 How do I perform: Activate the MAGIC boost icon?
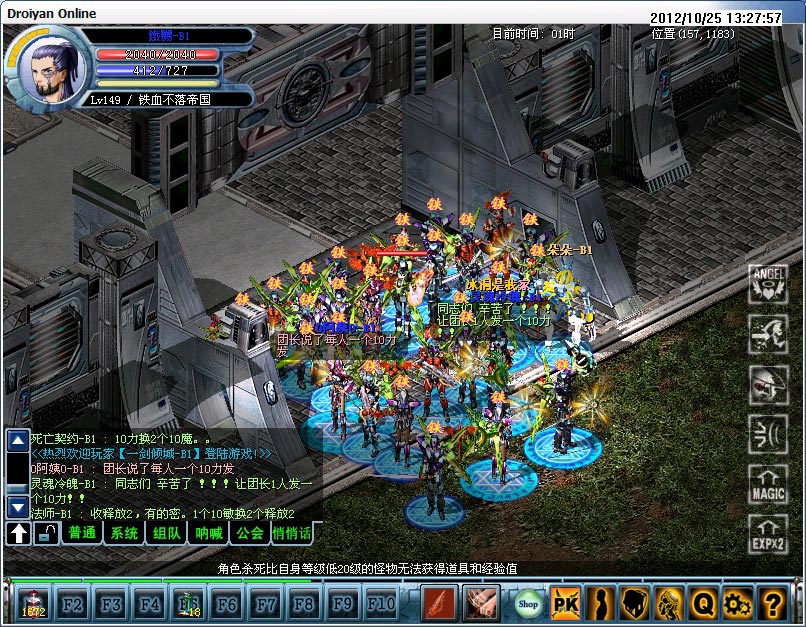pos(769,486)
